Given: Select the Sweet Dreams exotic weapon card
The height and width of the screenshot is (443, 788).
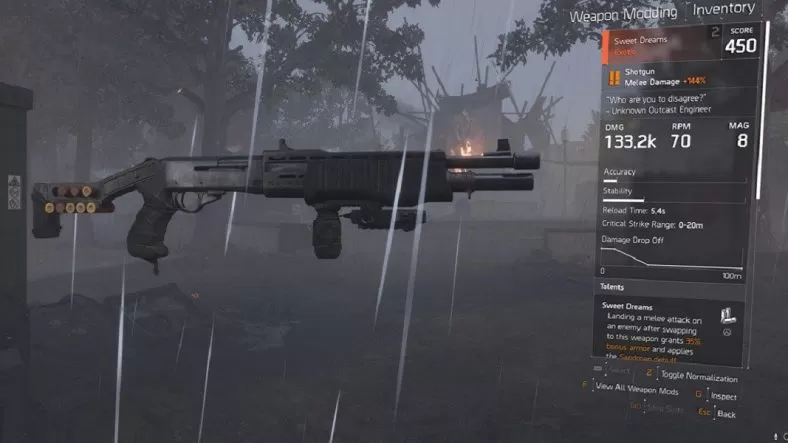Looking at the screenshot, I should click(x=680, y=43).
